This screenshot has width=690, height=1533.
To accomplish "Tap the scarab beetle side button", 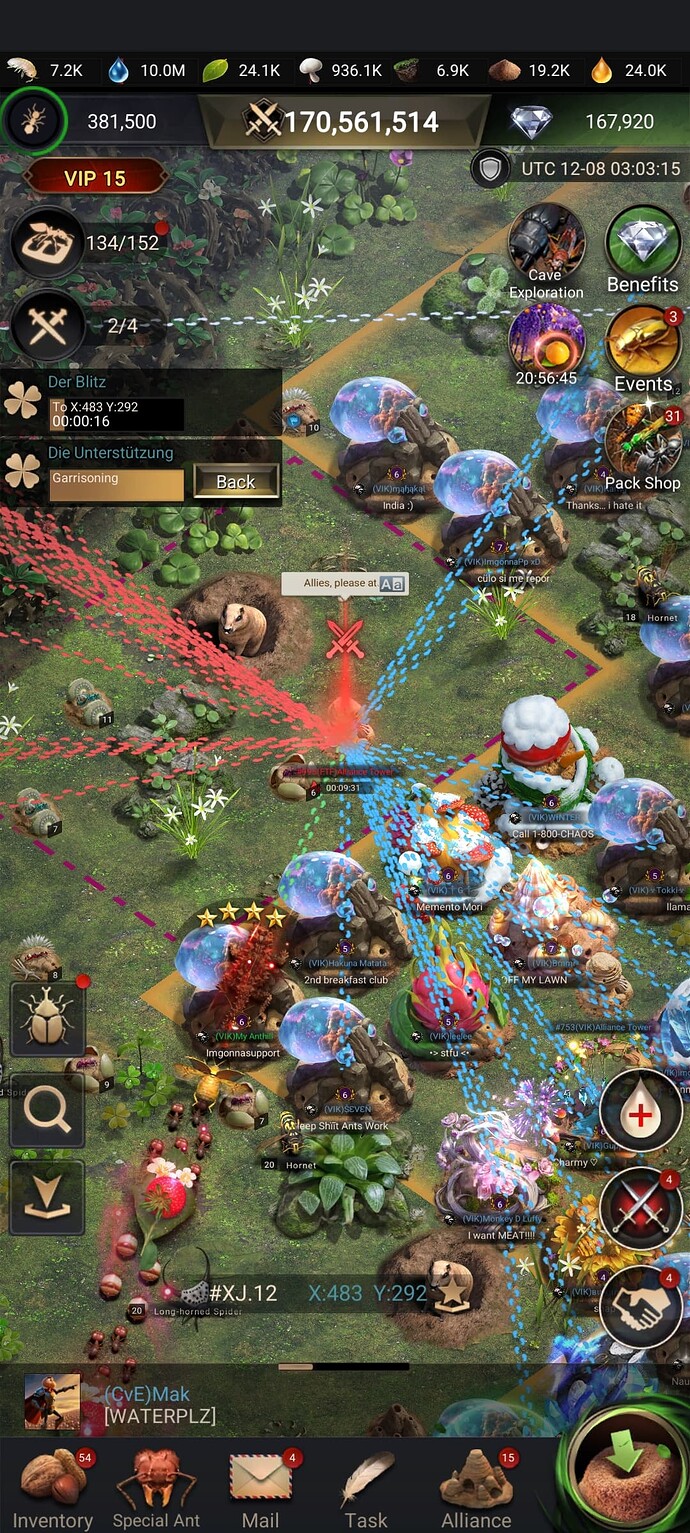I will (47, 1019).
